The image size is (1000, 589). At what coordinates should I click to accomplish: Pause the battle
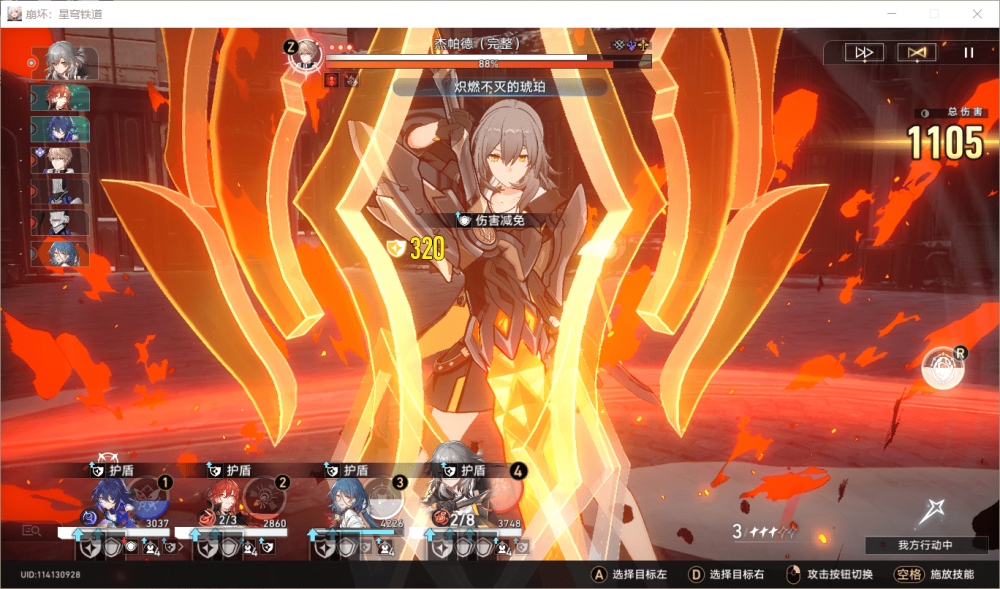(968, 53)
